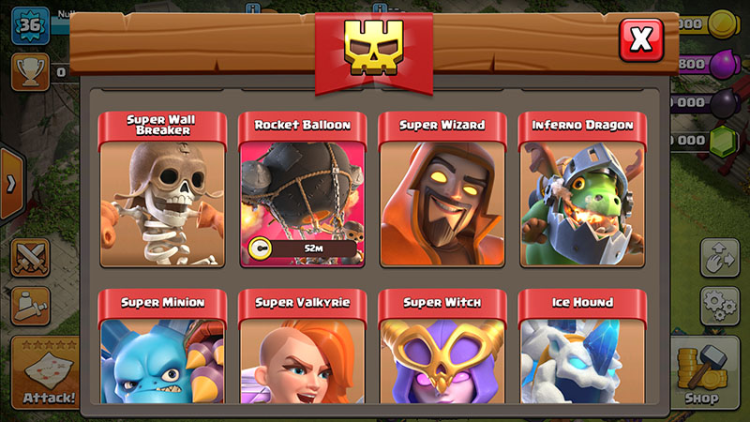Open the Super Minion card
The height and width of the screenshot is (422, 750).
coord(162,350)
